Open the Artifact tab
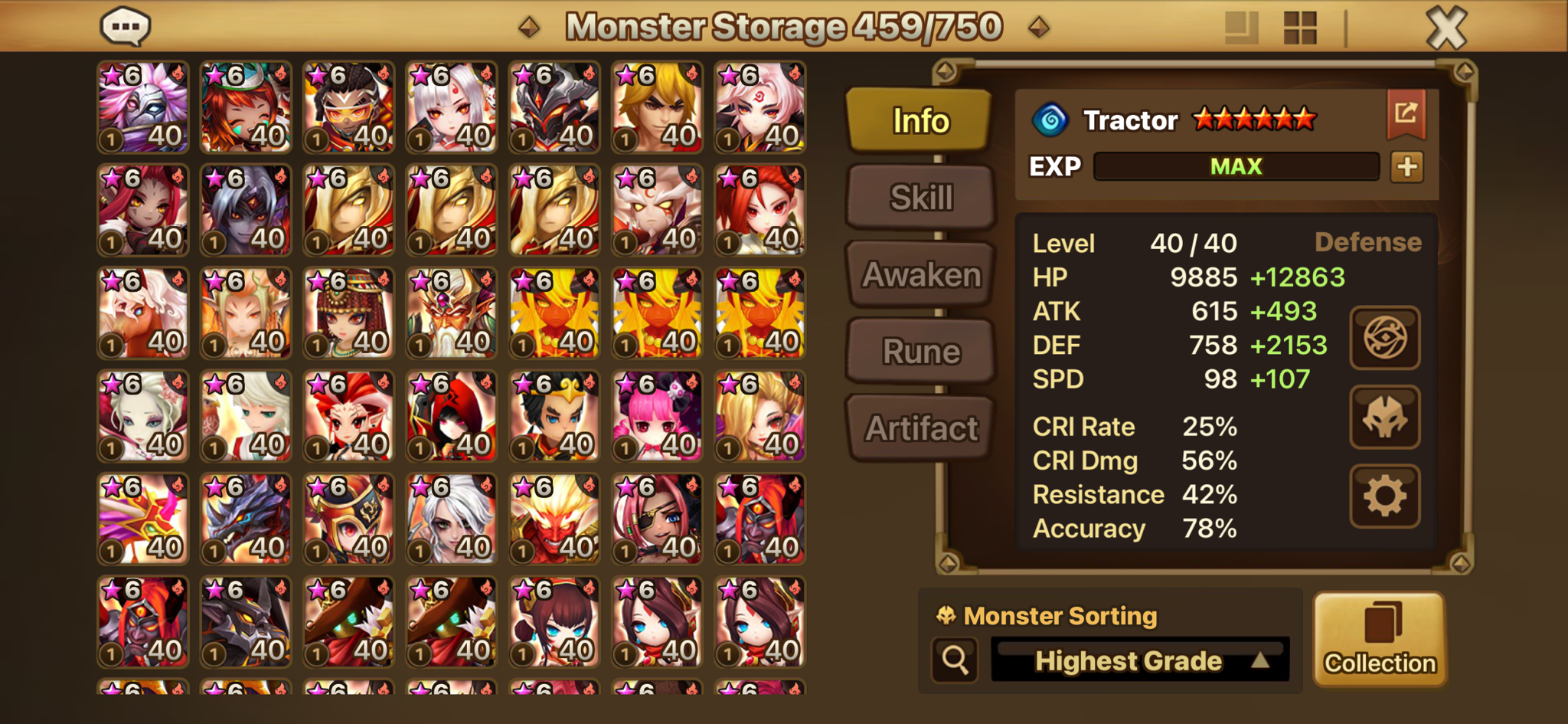Screen dimensions: 1568x724 click(920, 428)
